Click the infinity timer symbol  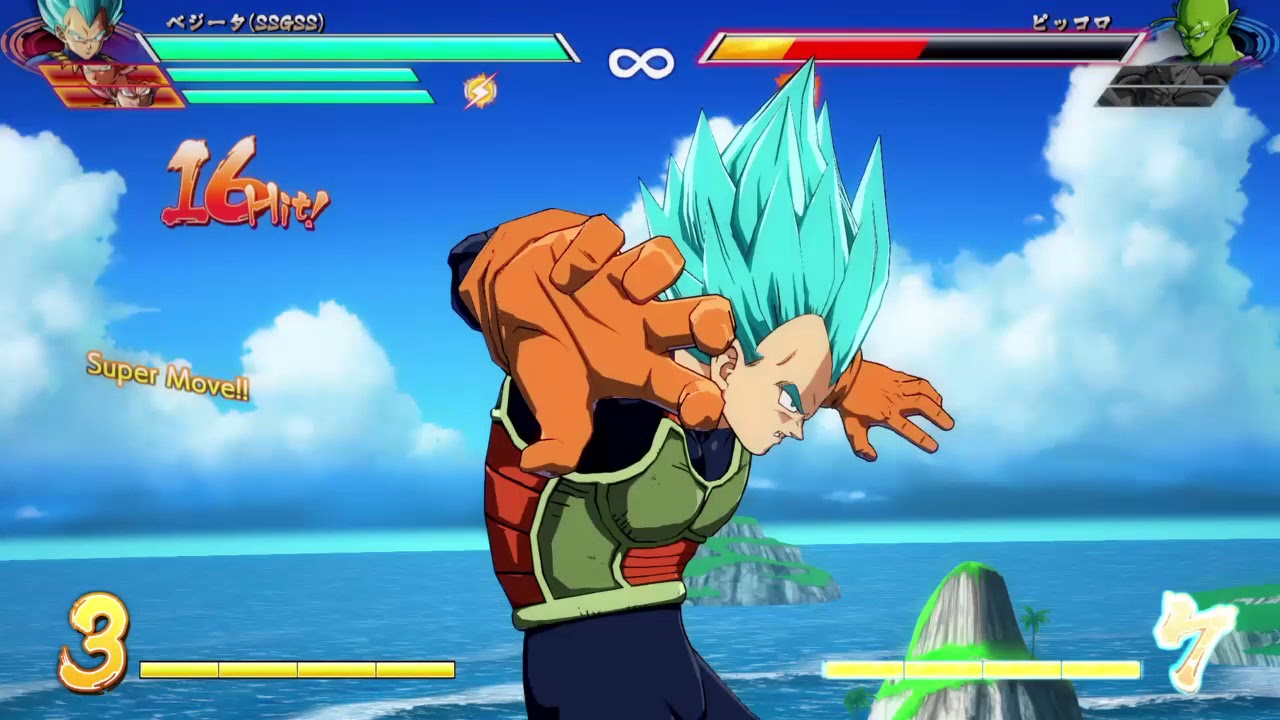pyautogui.click(x=643, y=60)
